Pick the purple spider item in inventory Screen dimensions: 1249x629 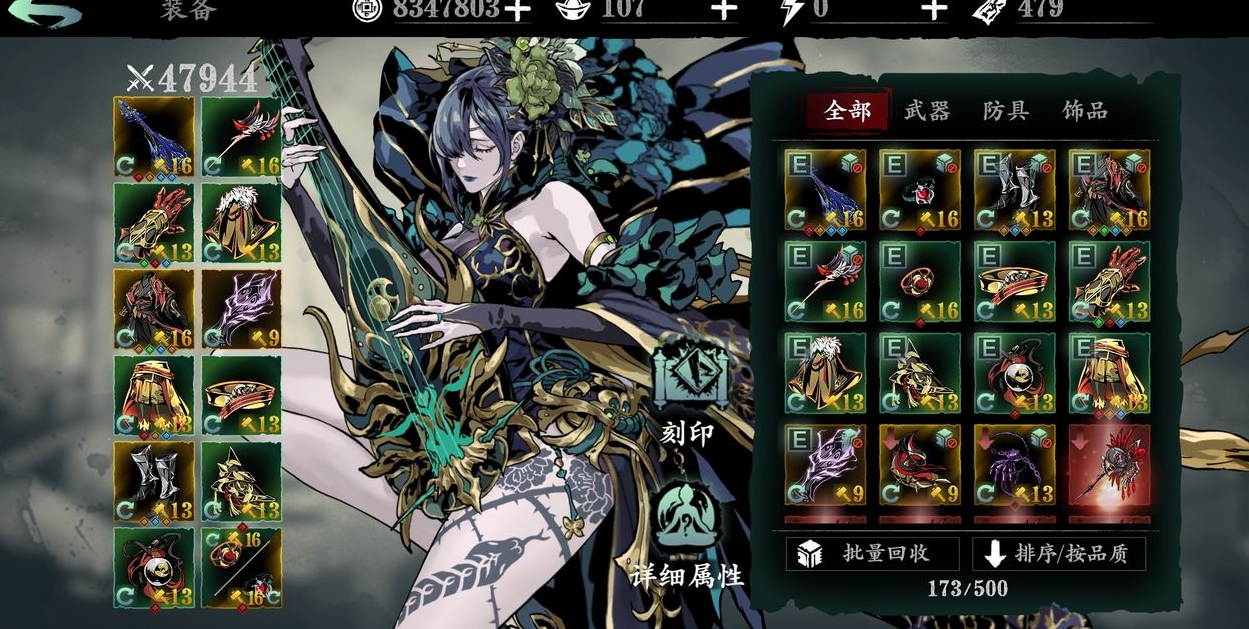1014,465
